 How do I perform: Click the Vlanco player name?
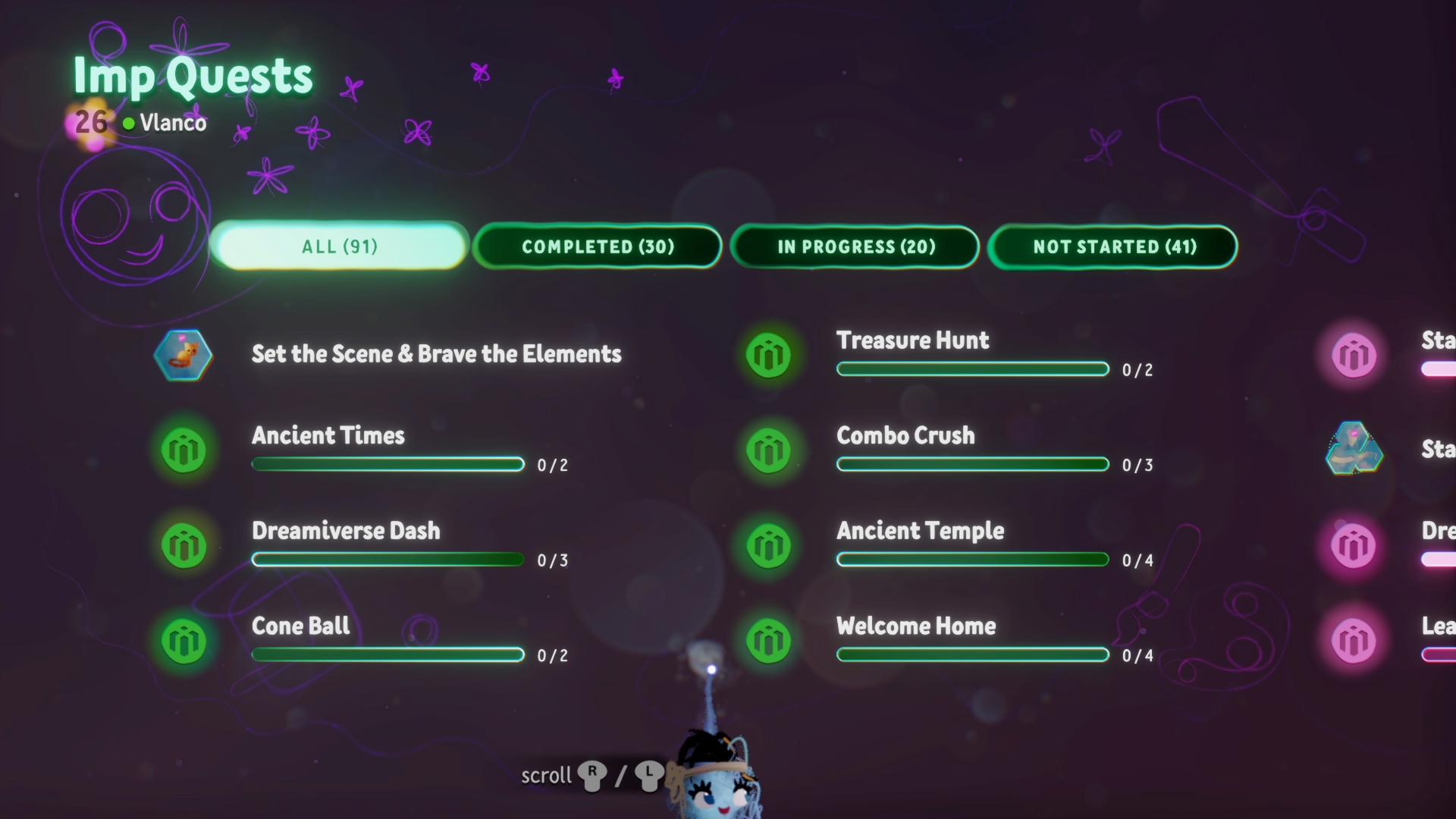[172, 123]
